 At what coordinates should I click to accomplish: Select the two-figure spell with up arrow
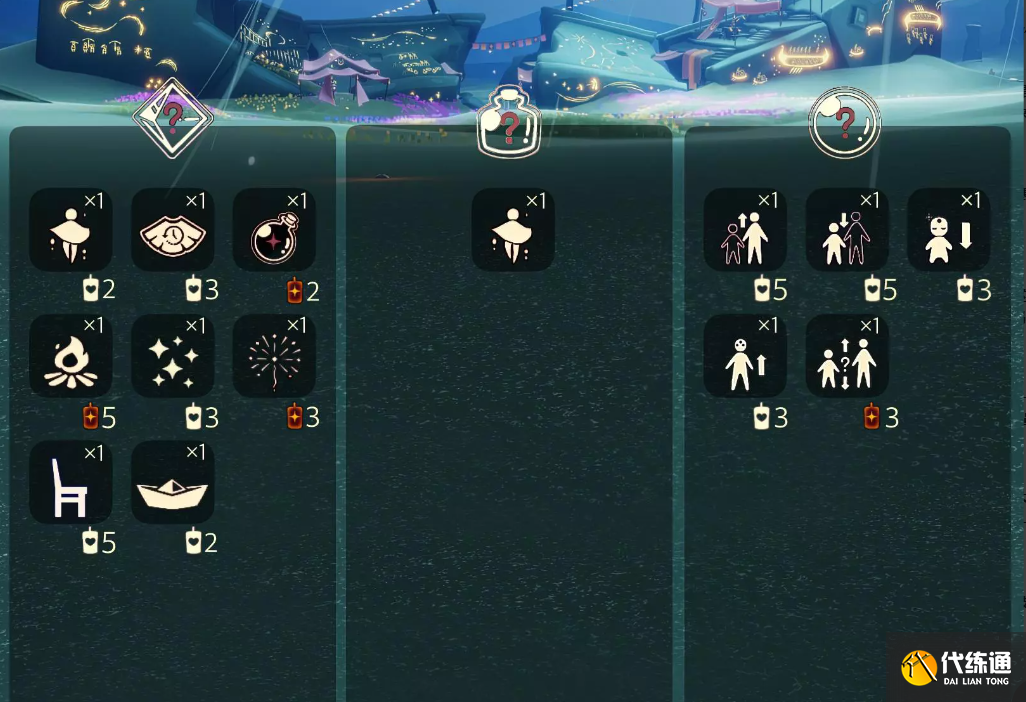(x=744, y=230)
